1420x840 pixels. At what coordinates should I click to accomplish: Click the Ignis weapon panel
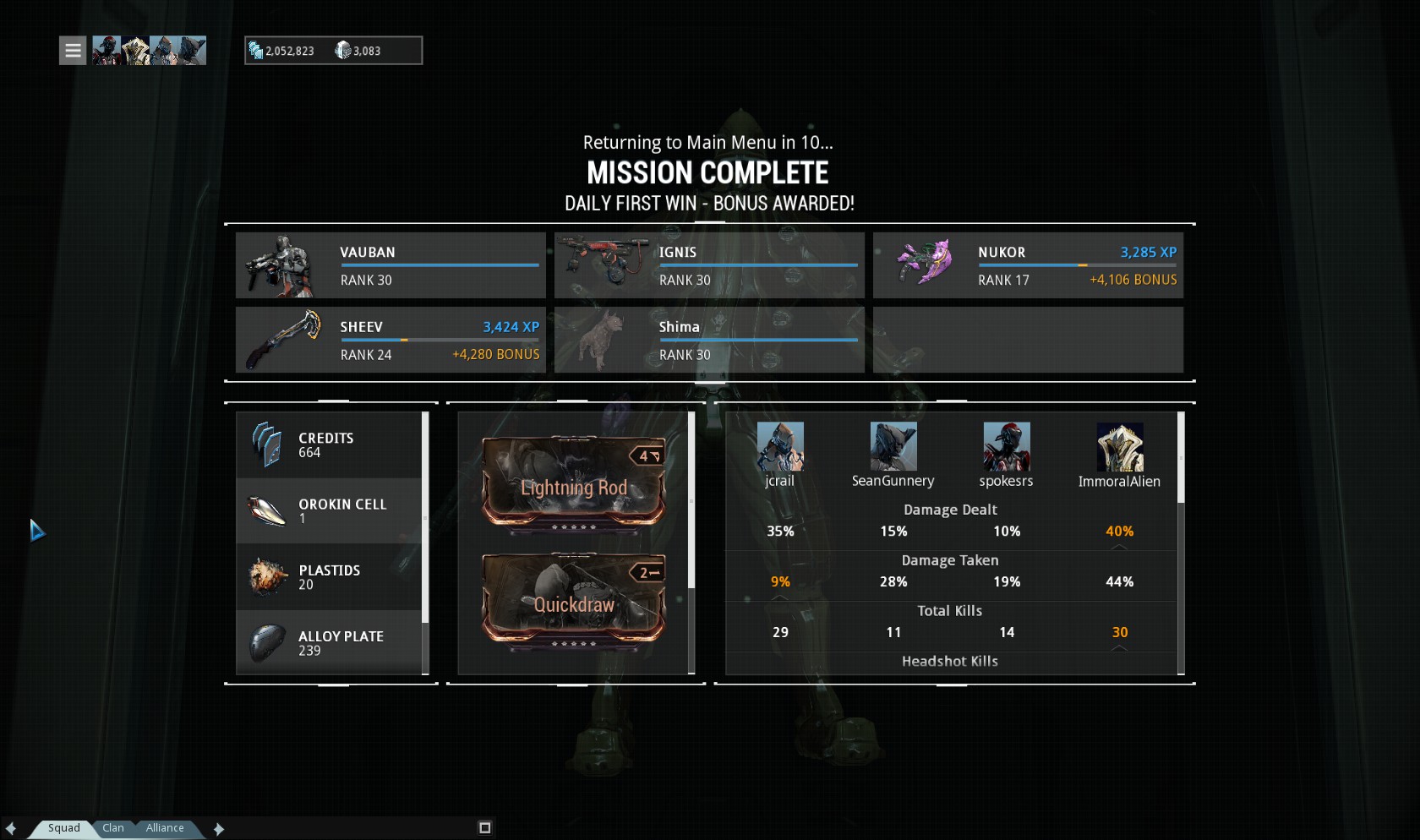coord(709,265)
